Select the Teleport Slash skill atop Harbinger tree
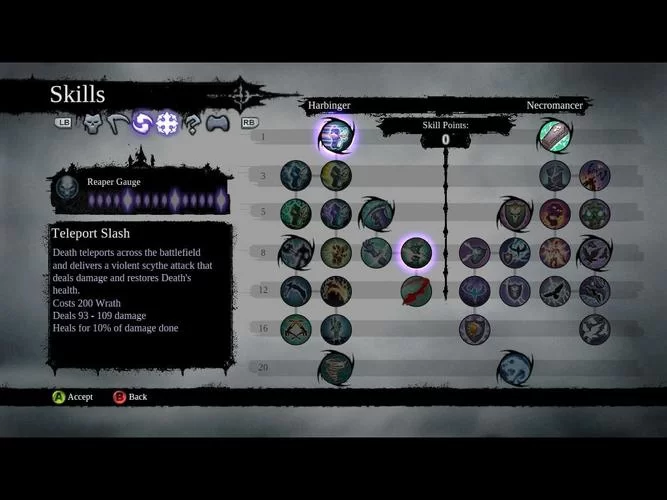The height and width of the screenshot is (500, 667). [336, 135]
